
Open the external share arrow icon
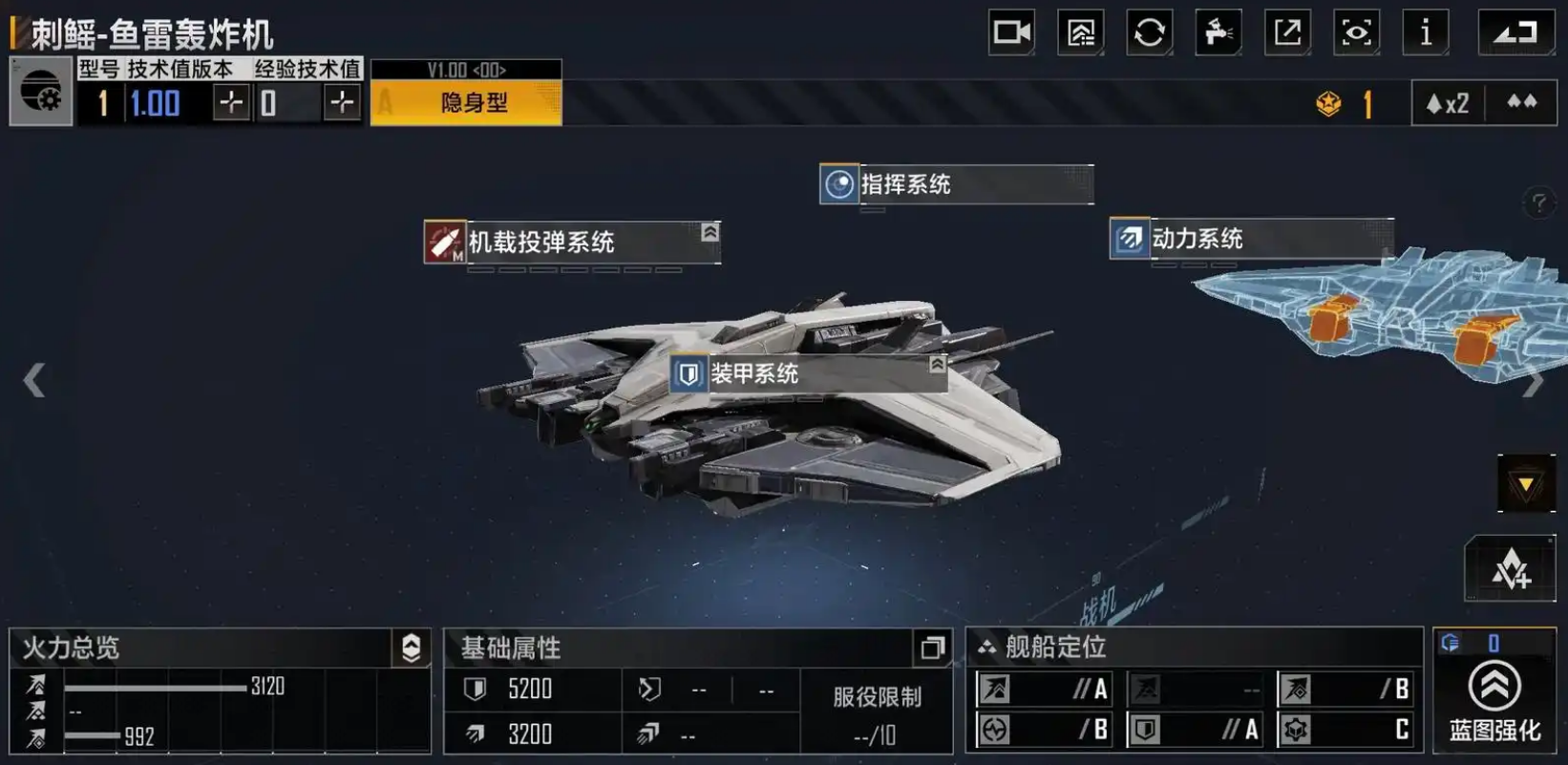click(x=1287, y=33)
